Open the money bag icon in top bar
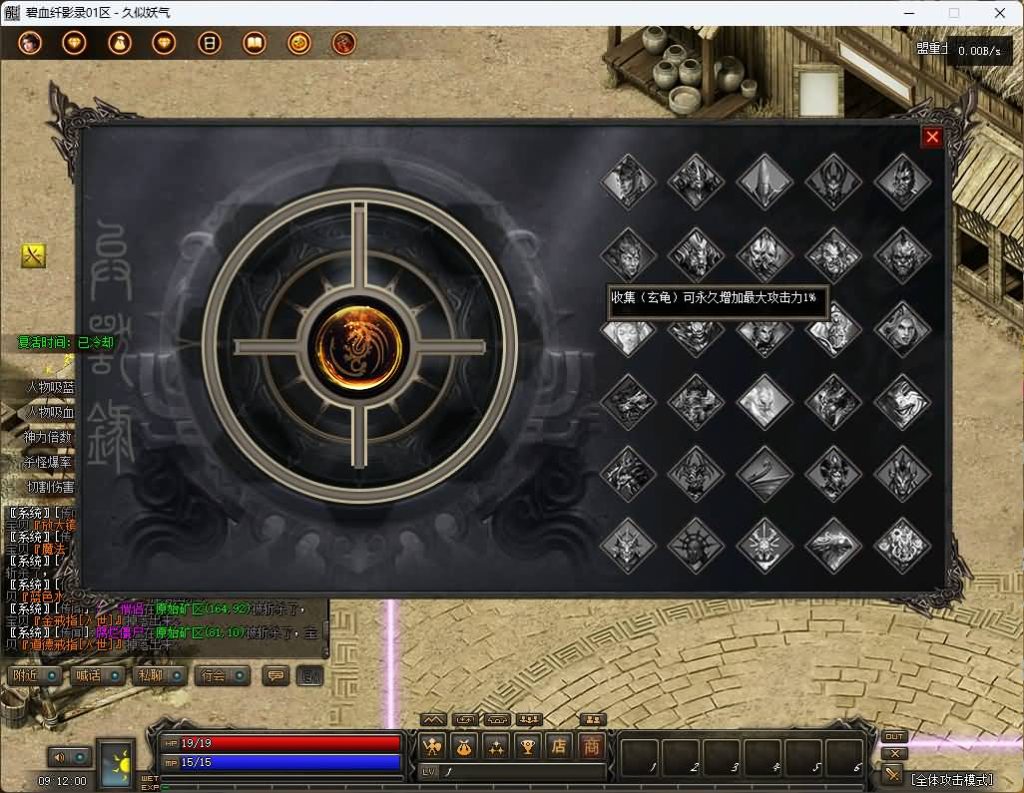The width and height of the screenshot is (1024, 793). 119,43
